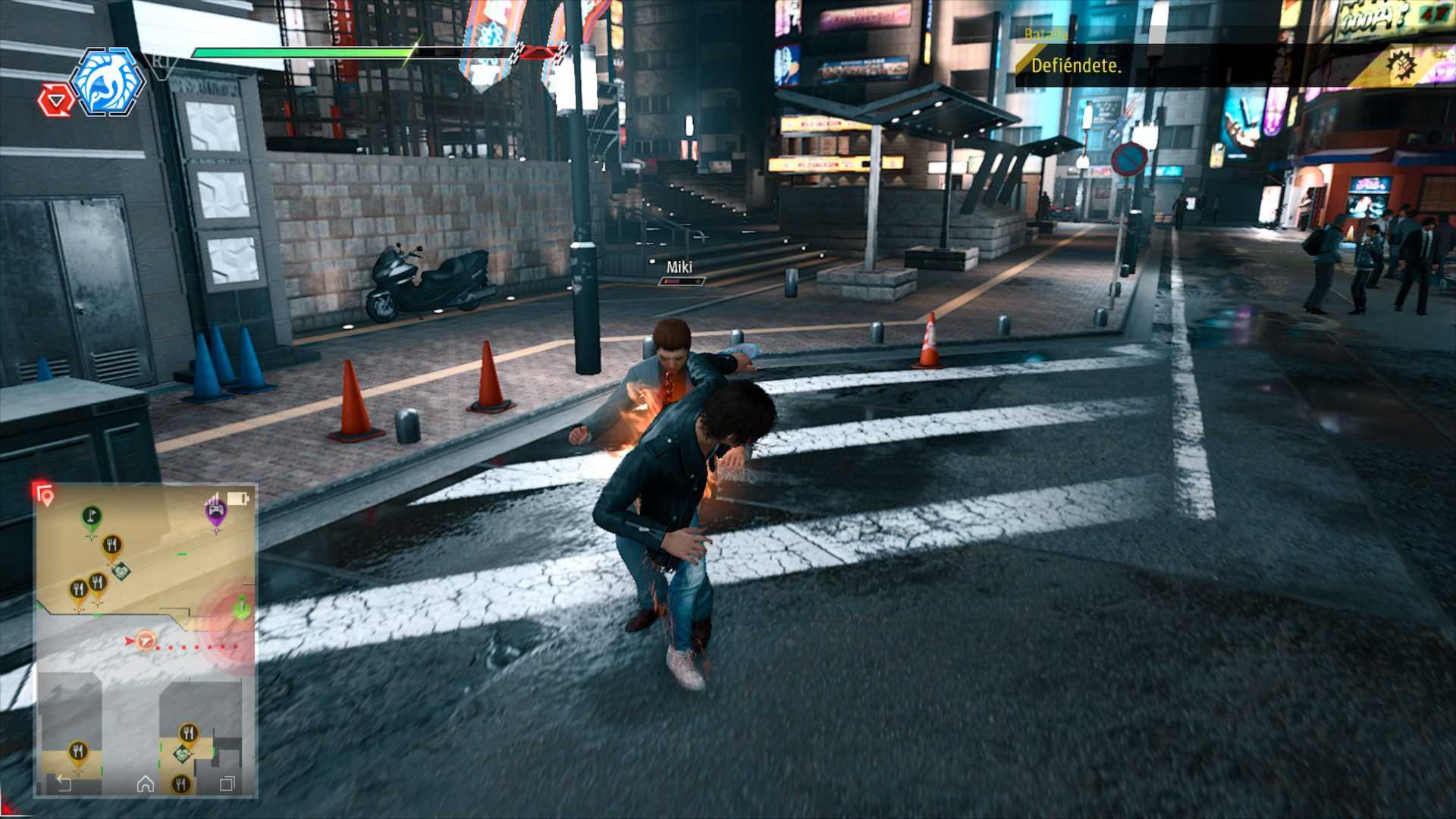The width and height of the screenshot is (1456, 819).
Task: Tap the phone back arrow on the minimap
Action: tap(64, 784)
